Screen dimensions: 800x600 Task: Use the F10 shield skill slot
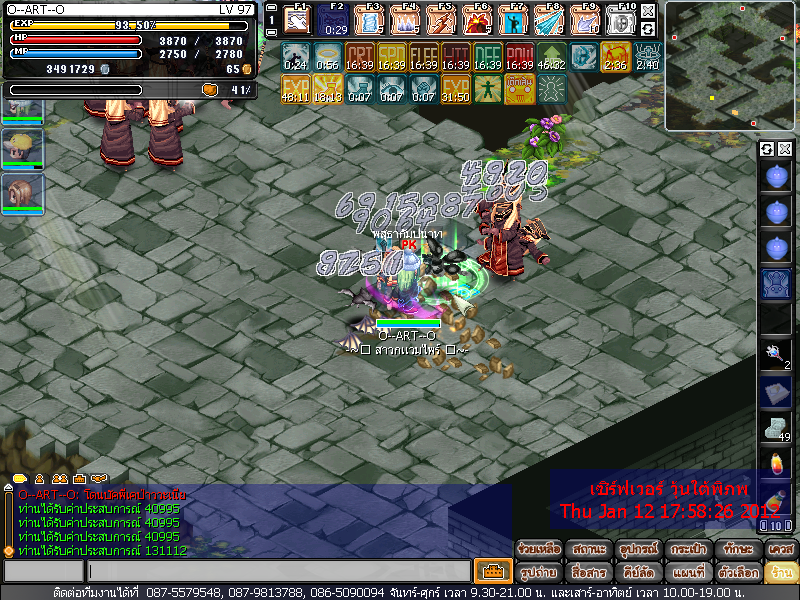coord(621,20)
